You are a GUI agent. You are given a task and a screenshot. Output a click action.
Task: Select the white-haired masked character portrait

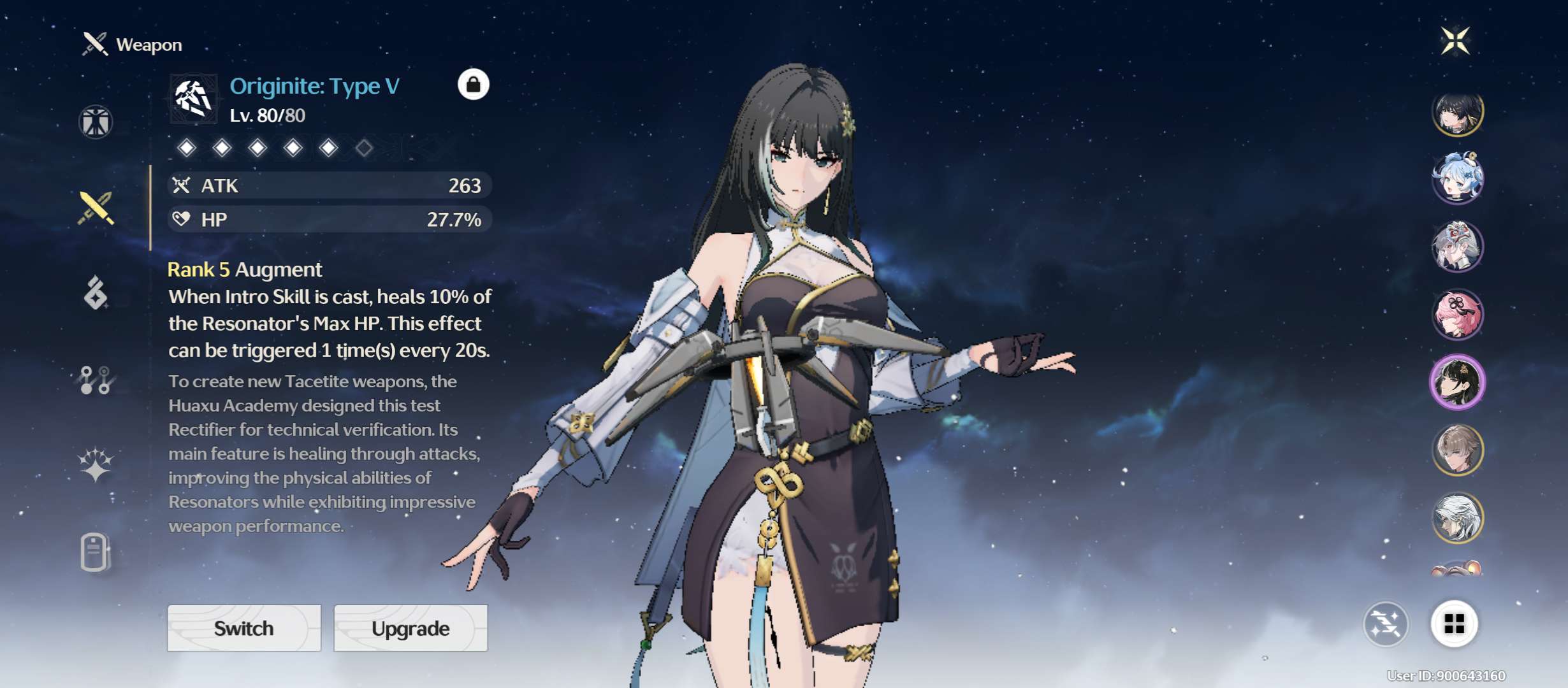tap(1457, 246)
